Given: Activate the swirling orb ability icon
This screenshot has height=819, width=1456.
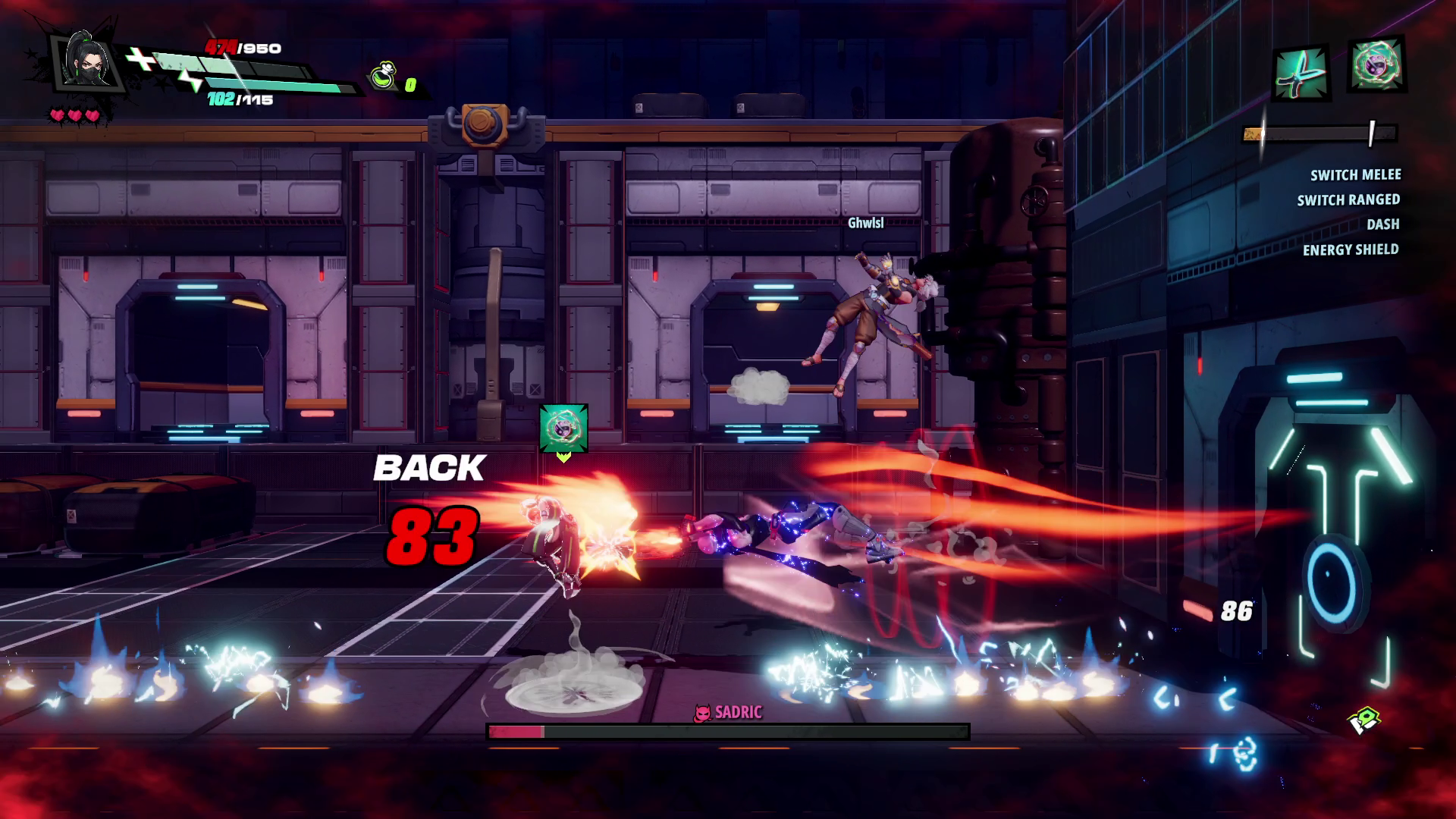Looking at the screenshot, I should point(1376,66).
